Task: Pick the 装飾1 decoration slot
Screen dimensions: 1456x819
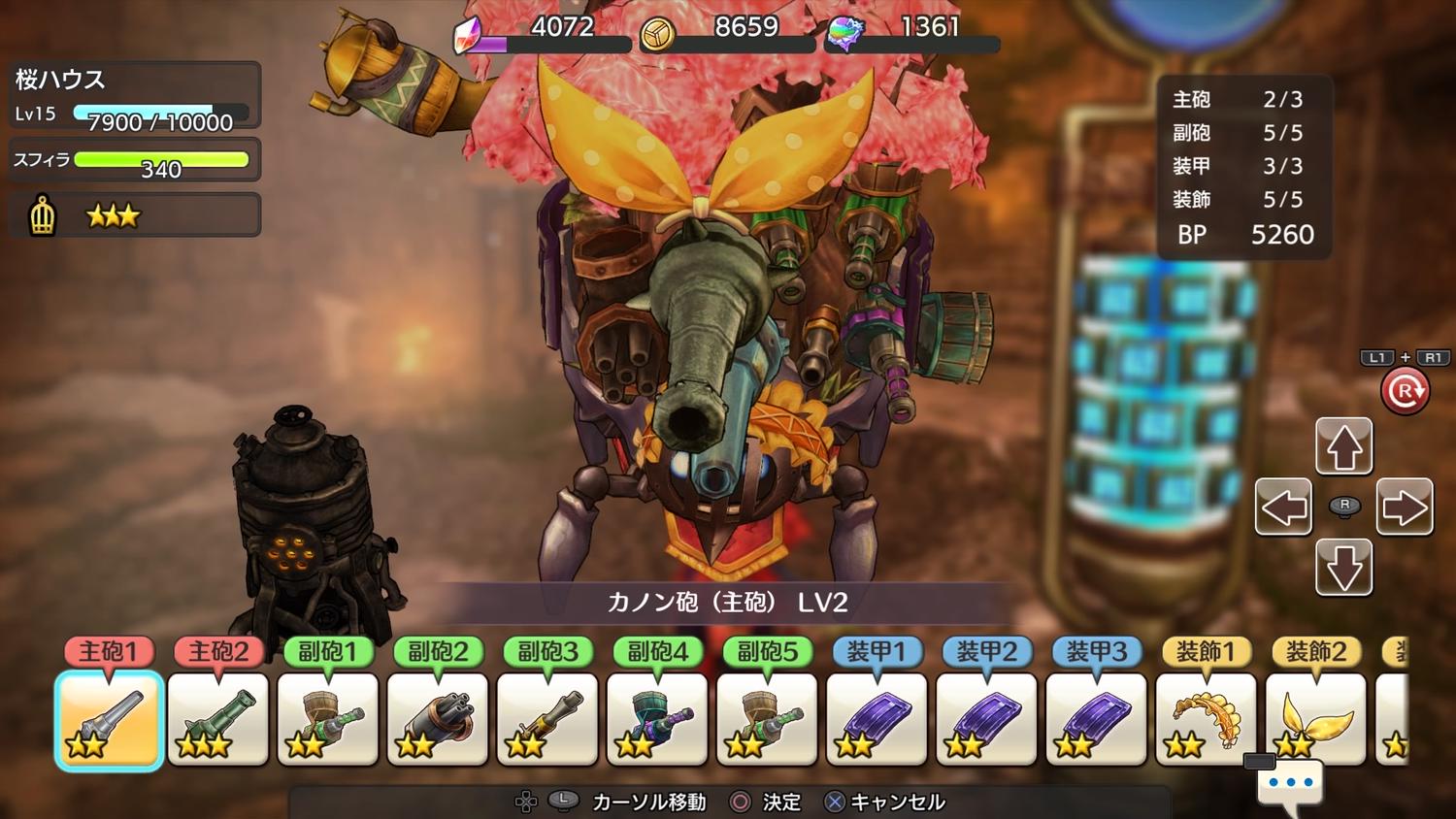Action: (1206, 720)
